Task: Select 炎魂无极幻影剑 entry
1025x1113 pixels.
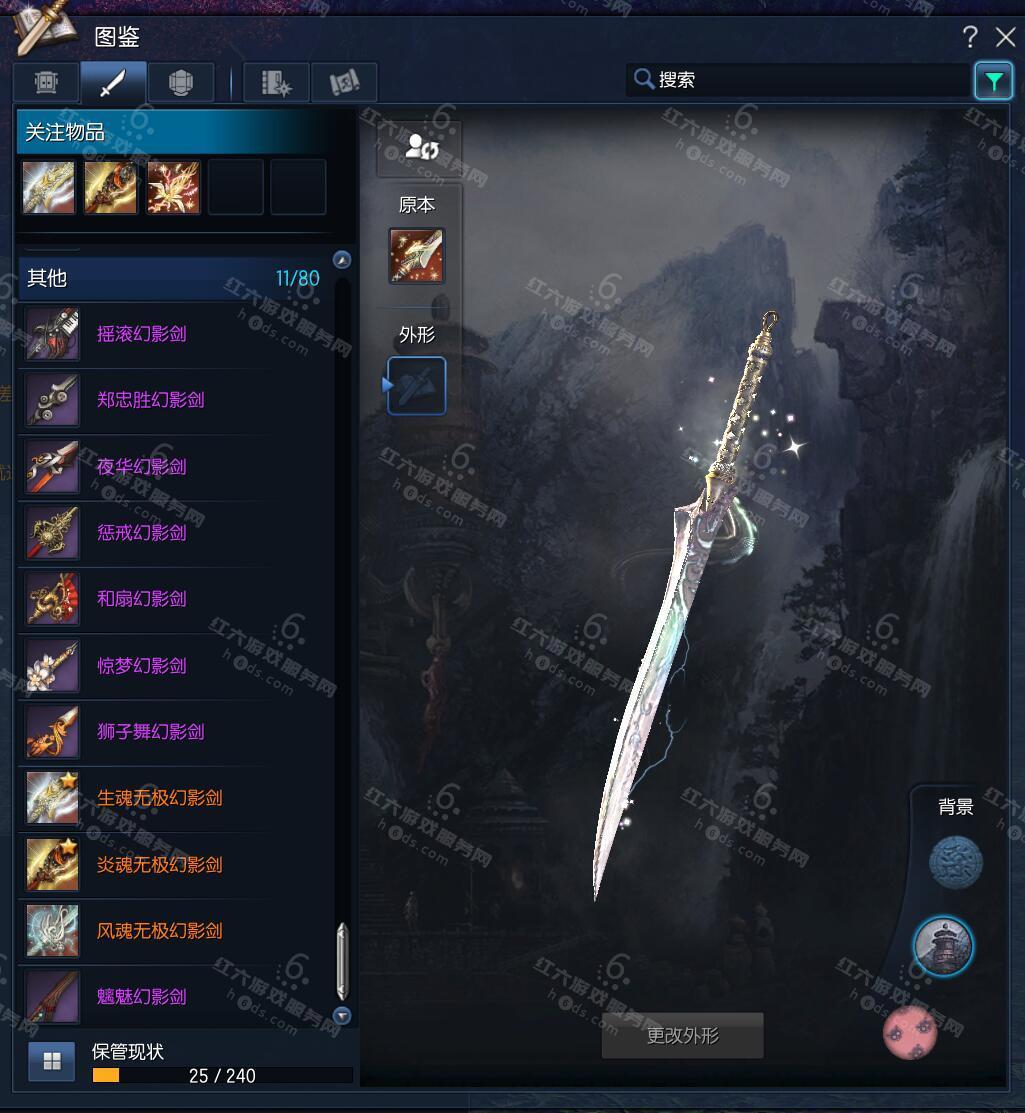Action: pos(159,865)
